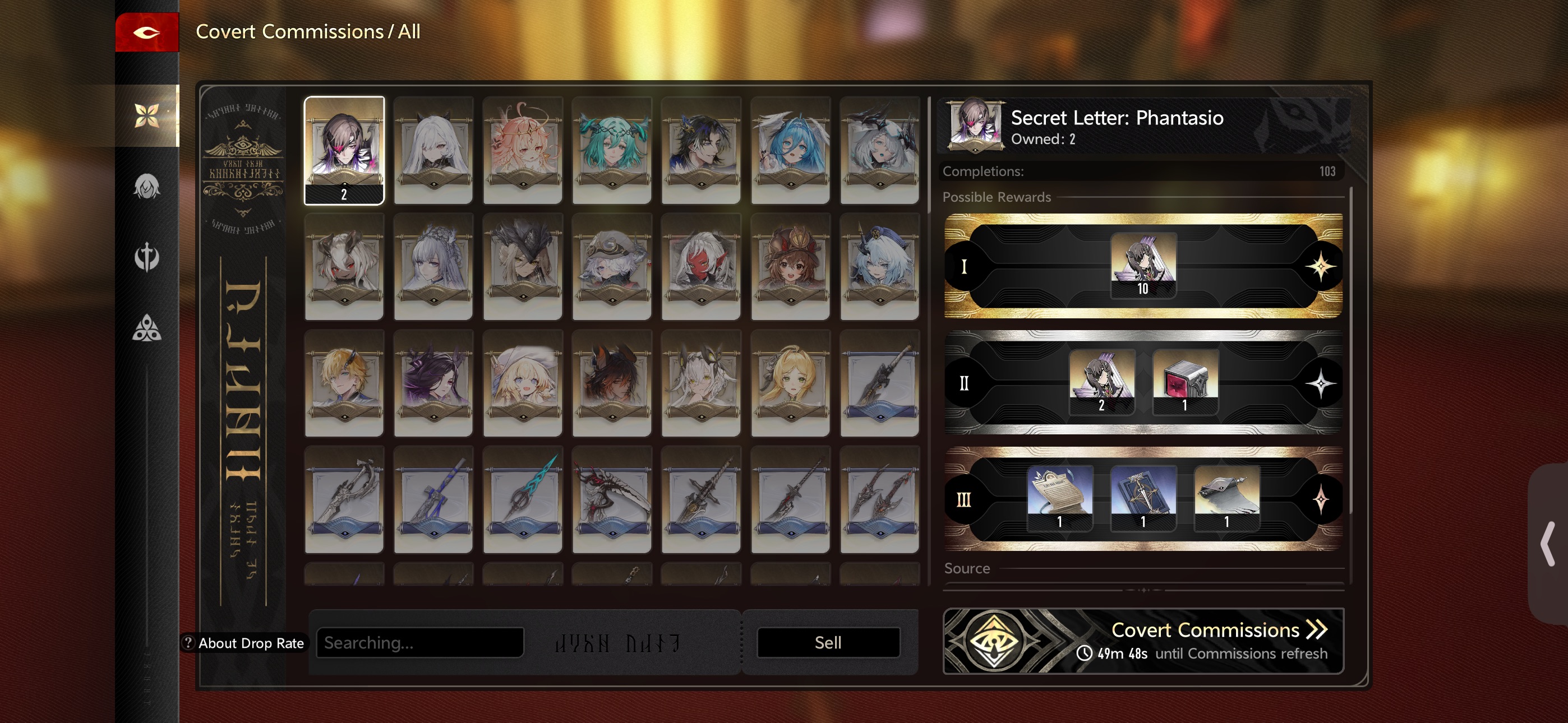View the tier I reward character item
The width and height of the screenshot is (1568, 723).
click(x=1142, y=265)
